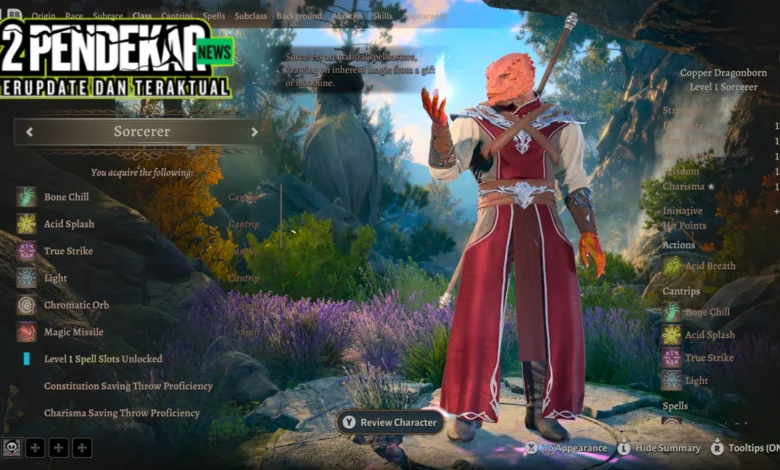Open the Spells tab
This screenshot has height=470, width=780.
pyautogui.click(x=214, y=16)
